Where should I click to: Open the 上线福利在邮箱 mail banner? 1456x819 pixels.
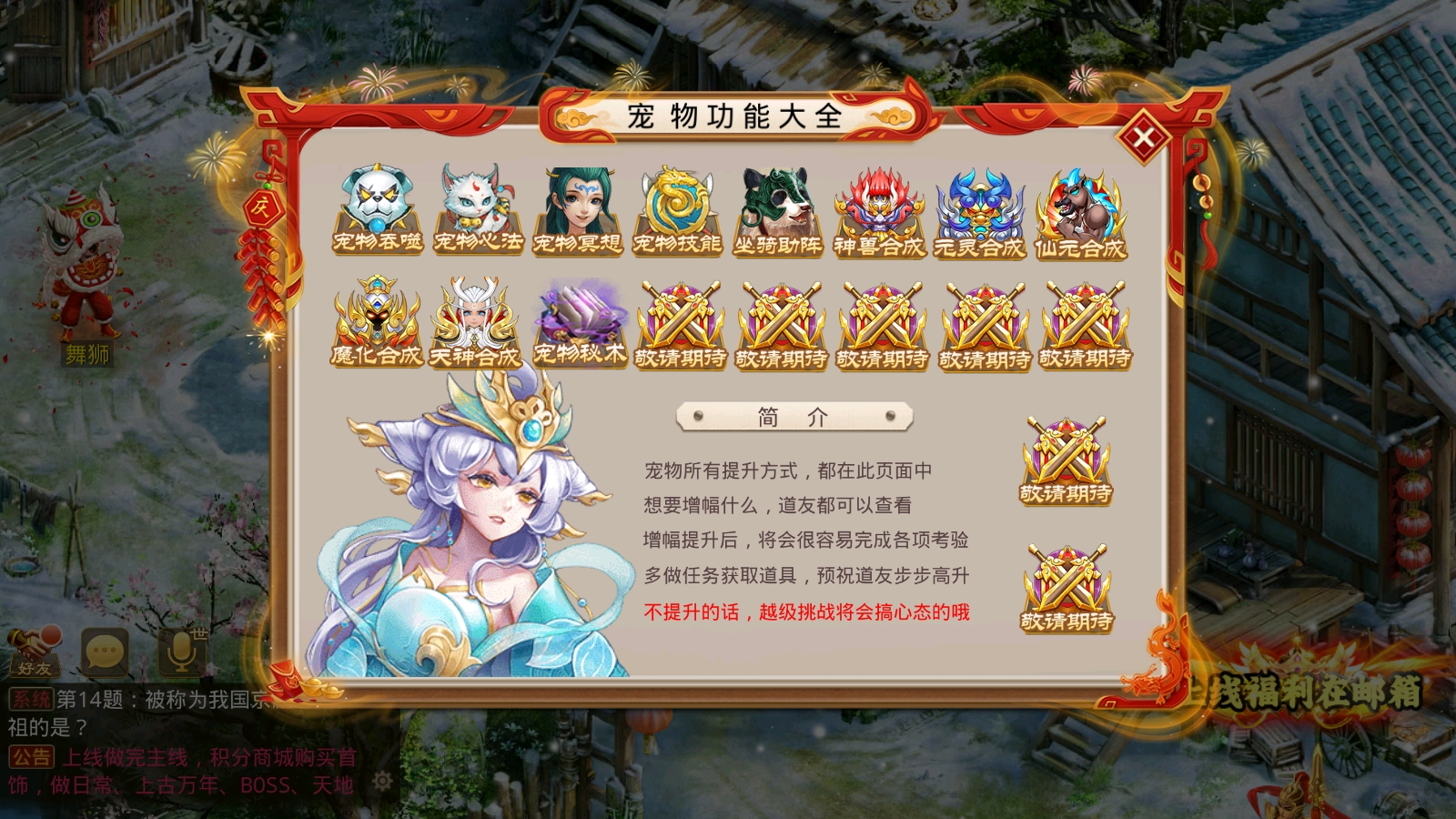[1319, 692]
